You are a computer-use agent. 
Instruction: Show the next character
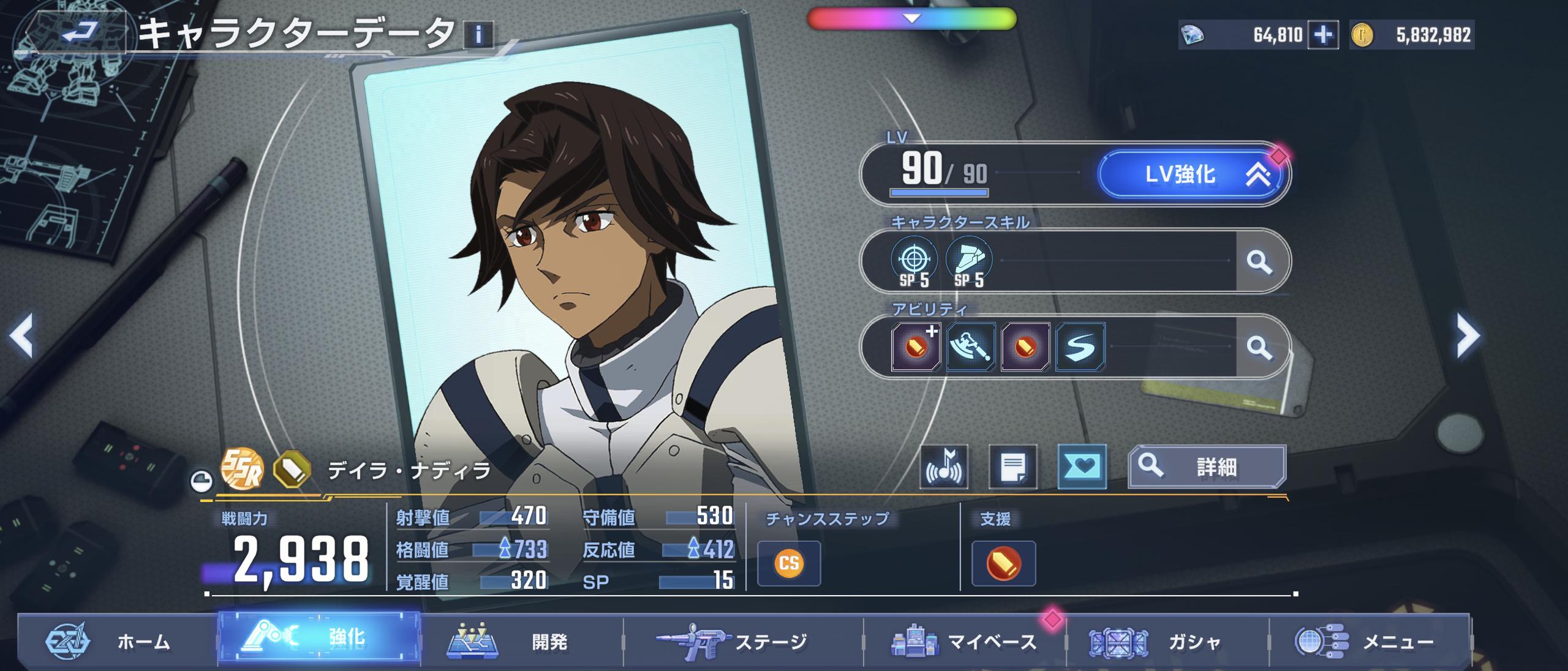pyautogui.click(x=1468, y=335)
